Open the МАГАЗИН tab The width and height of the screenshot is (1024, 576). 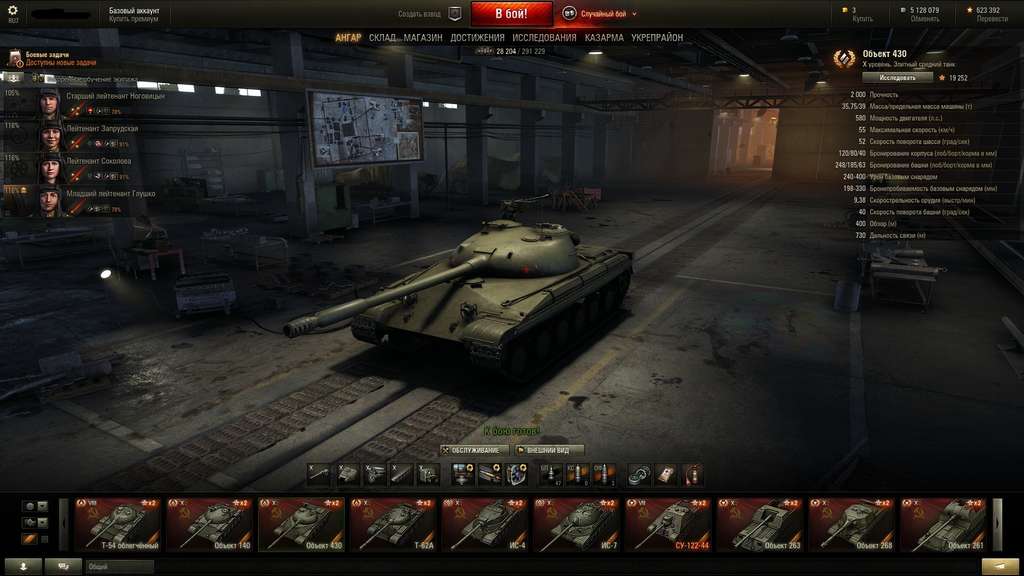423,38
